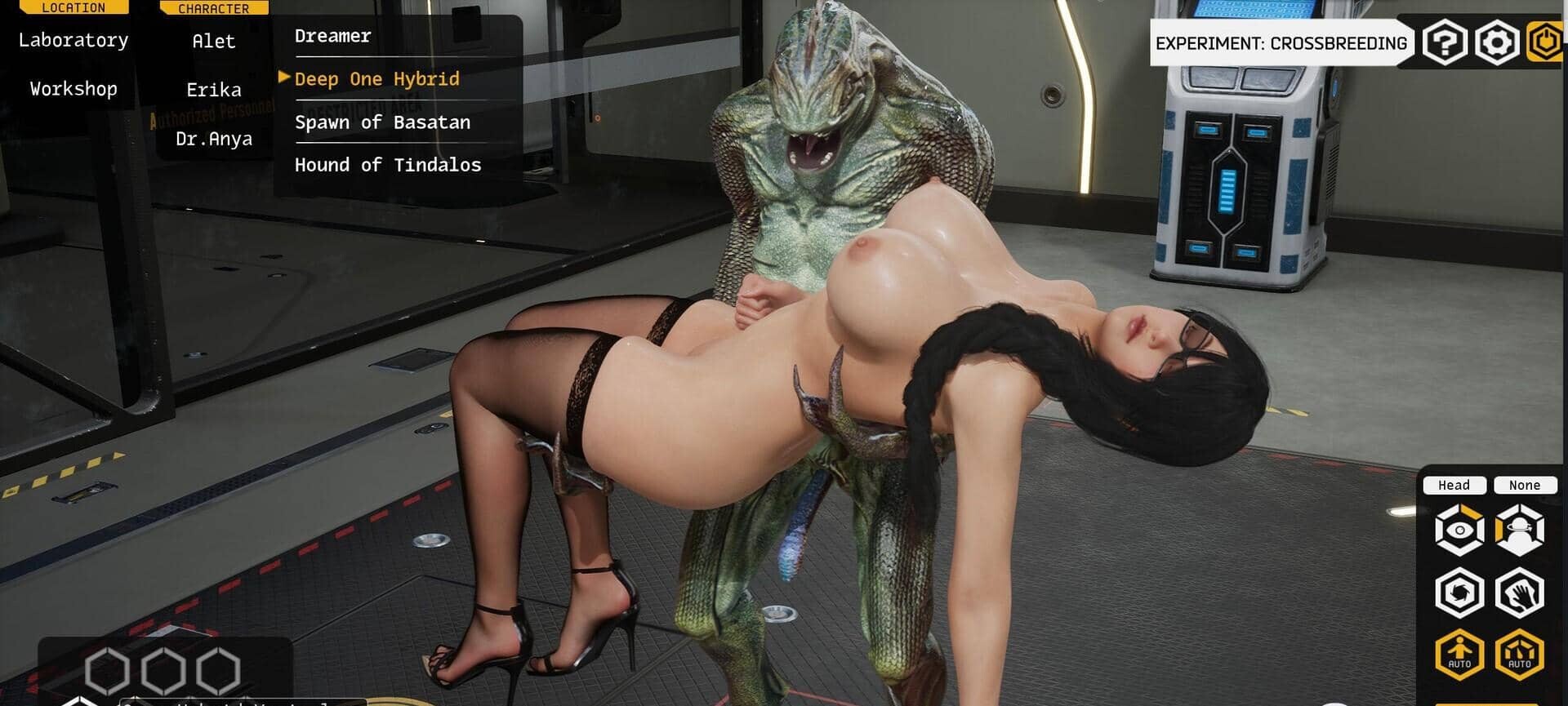Switch location to Workshop

click(x=73, y=89)
